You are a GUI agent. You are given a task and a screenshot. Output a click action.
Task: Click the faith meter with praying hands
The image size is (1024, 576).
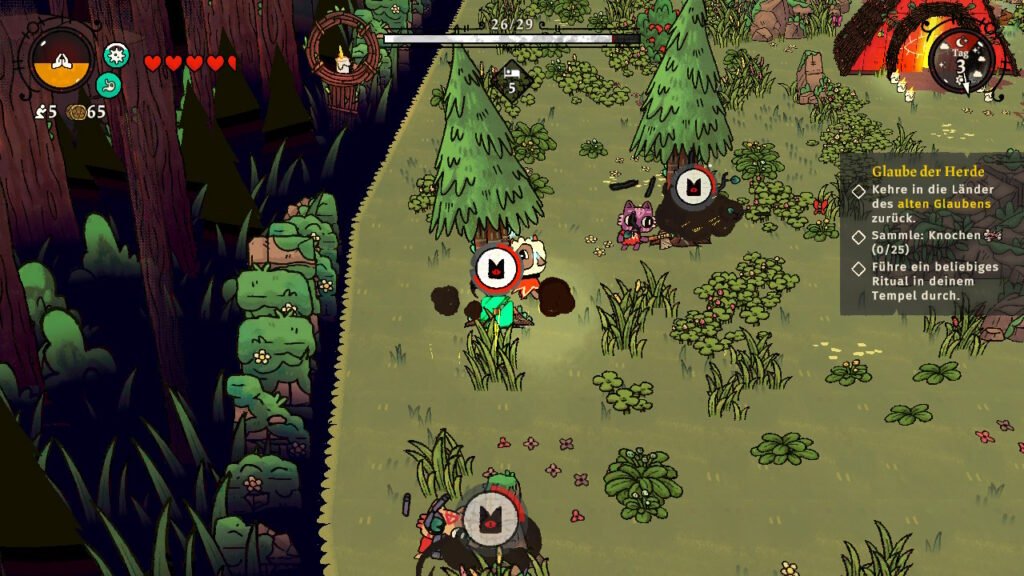(x=62, y=58)
